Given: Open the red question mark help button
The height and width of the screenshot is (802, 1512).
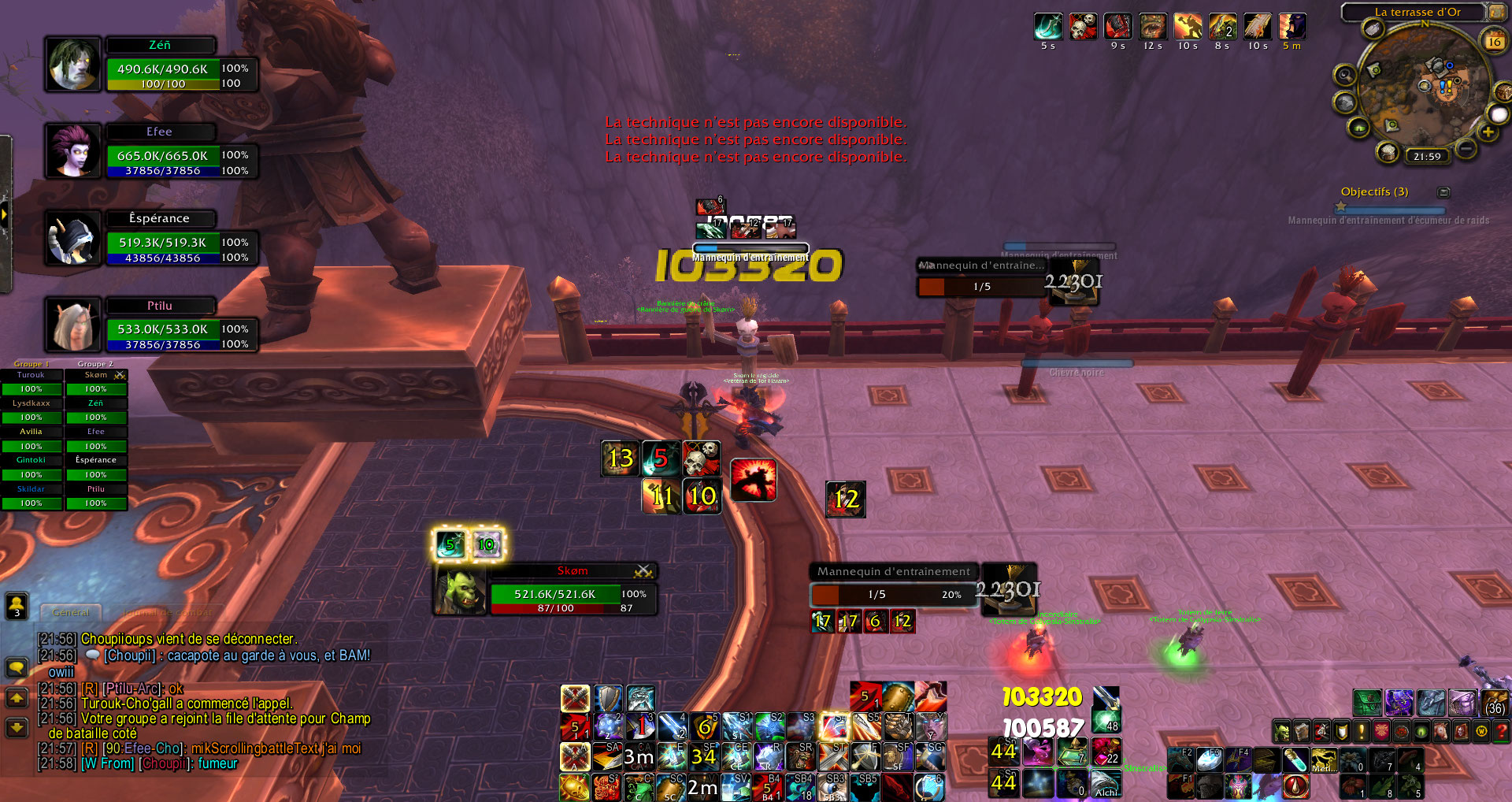Looking at the screenshot, I should click(1501, 732).
